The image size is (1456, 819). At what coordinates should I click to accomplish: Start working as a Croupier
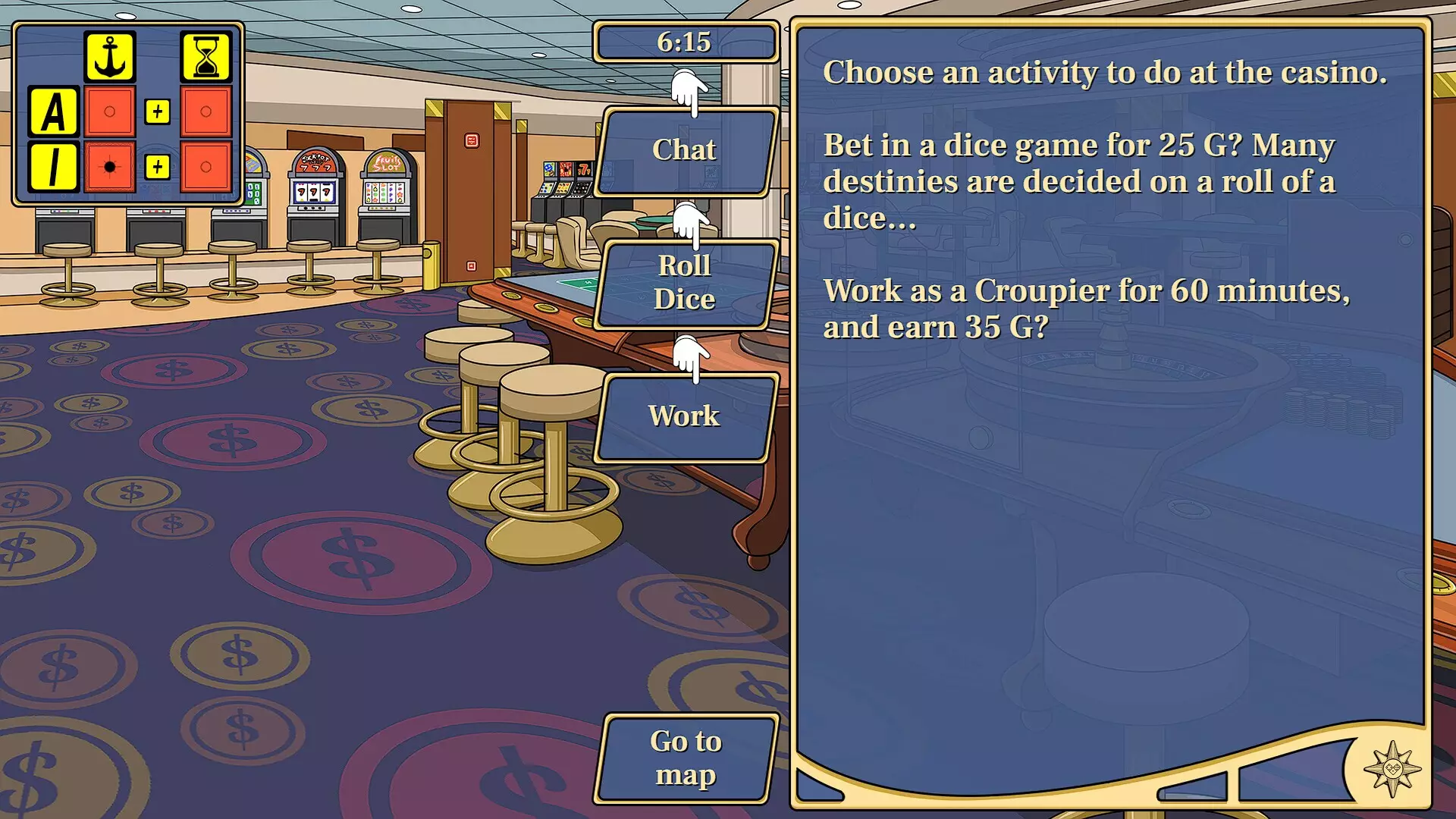click(x=685, y=416)
